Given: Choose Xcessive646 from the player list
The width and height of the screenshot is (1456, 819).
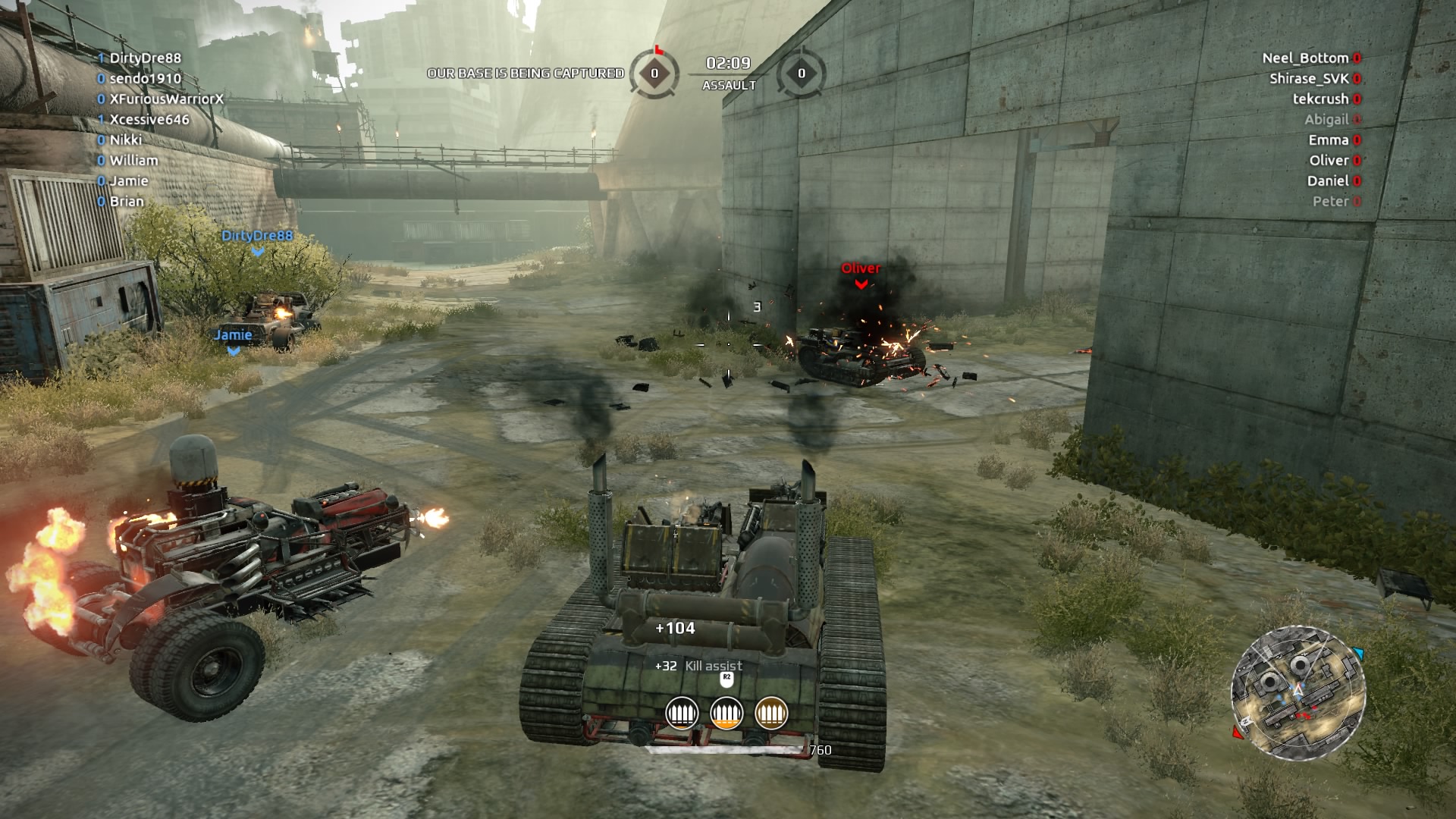Looking at the screenshot, I should click(x=149, y=119).
